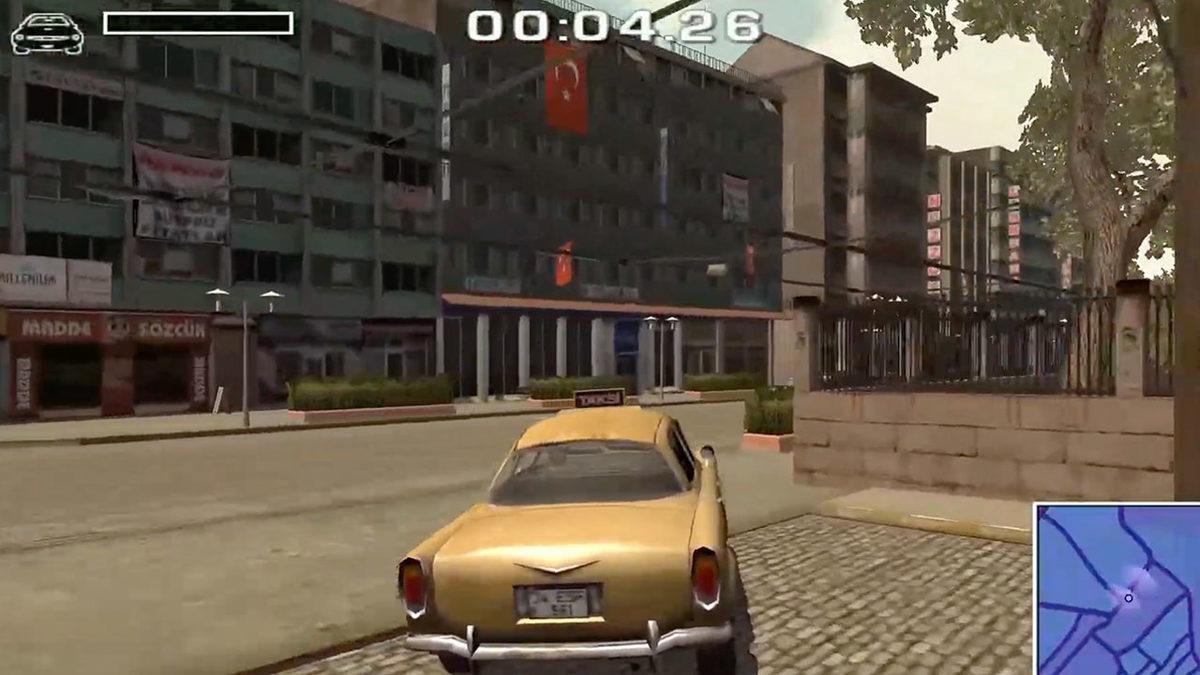
Task: Open the blue street minimap
Action: (x=1117, y=589)
